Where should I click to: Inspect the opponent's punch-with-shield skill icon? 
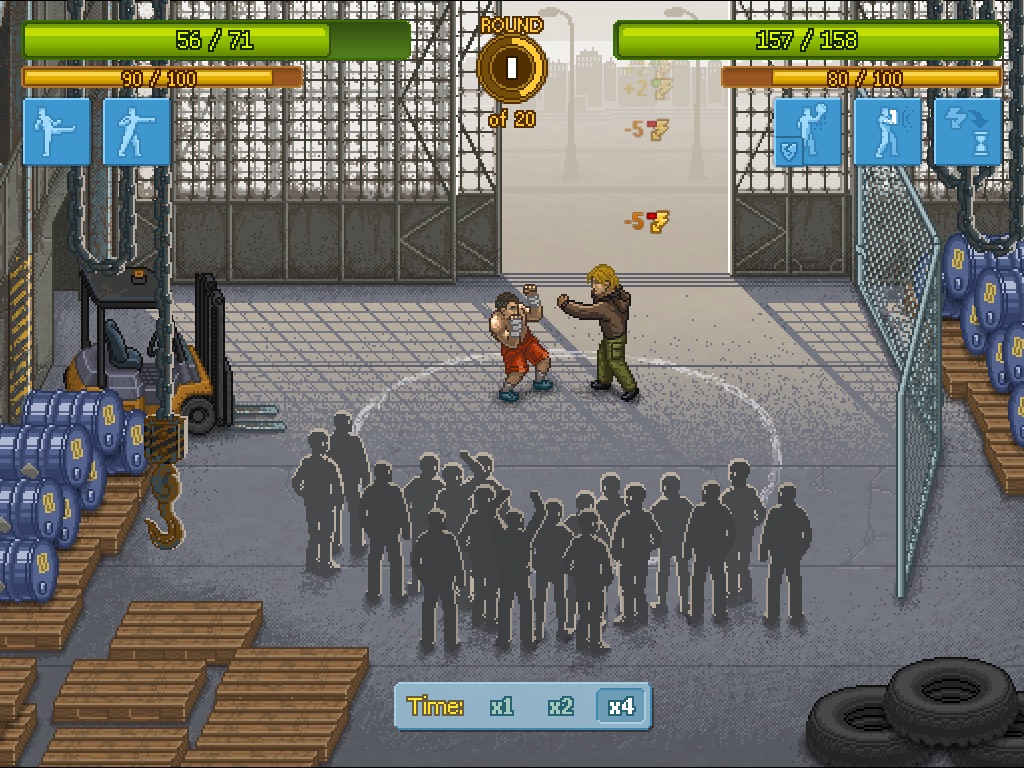click(808, 131)
